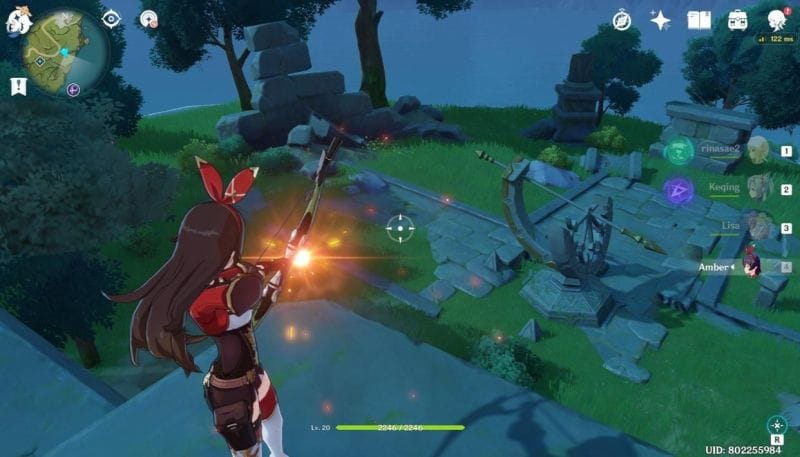The width and height of the screenshot is (800, 457).
Task: Click the round icon above the UID text
Action: point(776,425)
